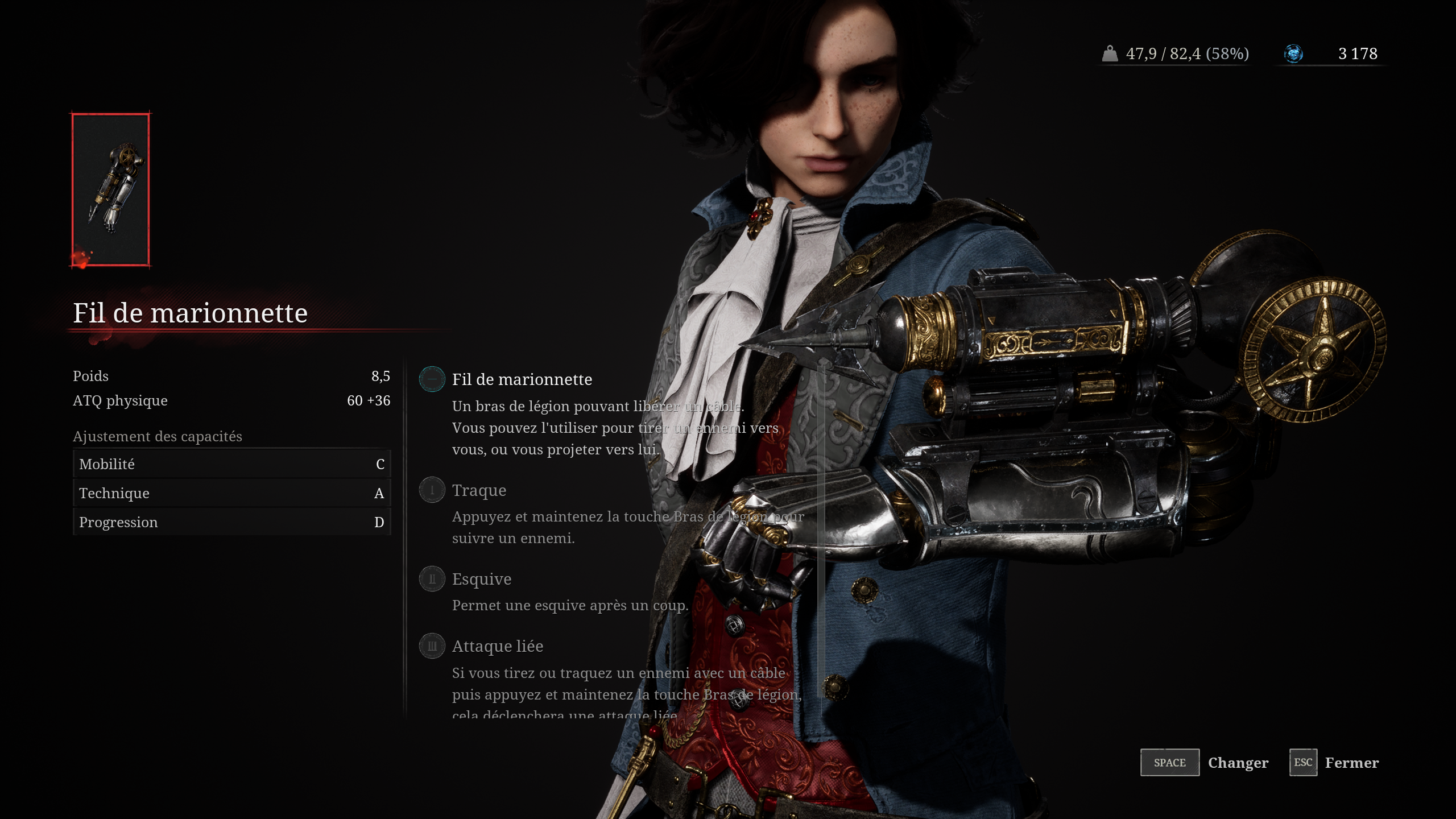
Task: Select the Traque skill entry
Action: pyautogui.click(x=479, y=490)
